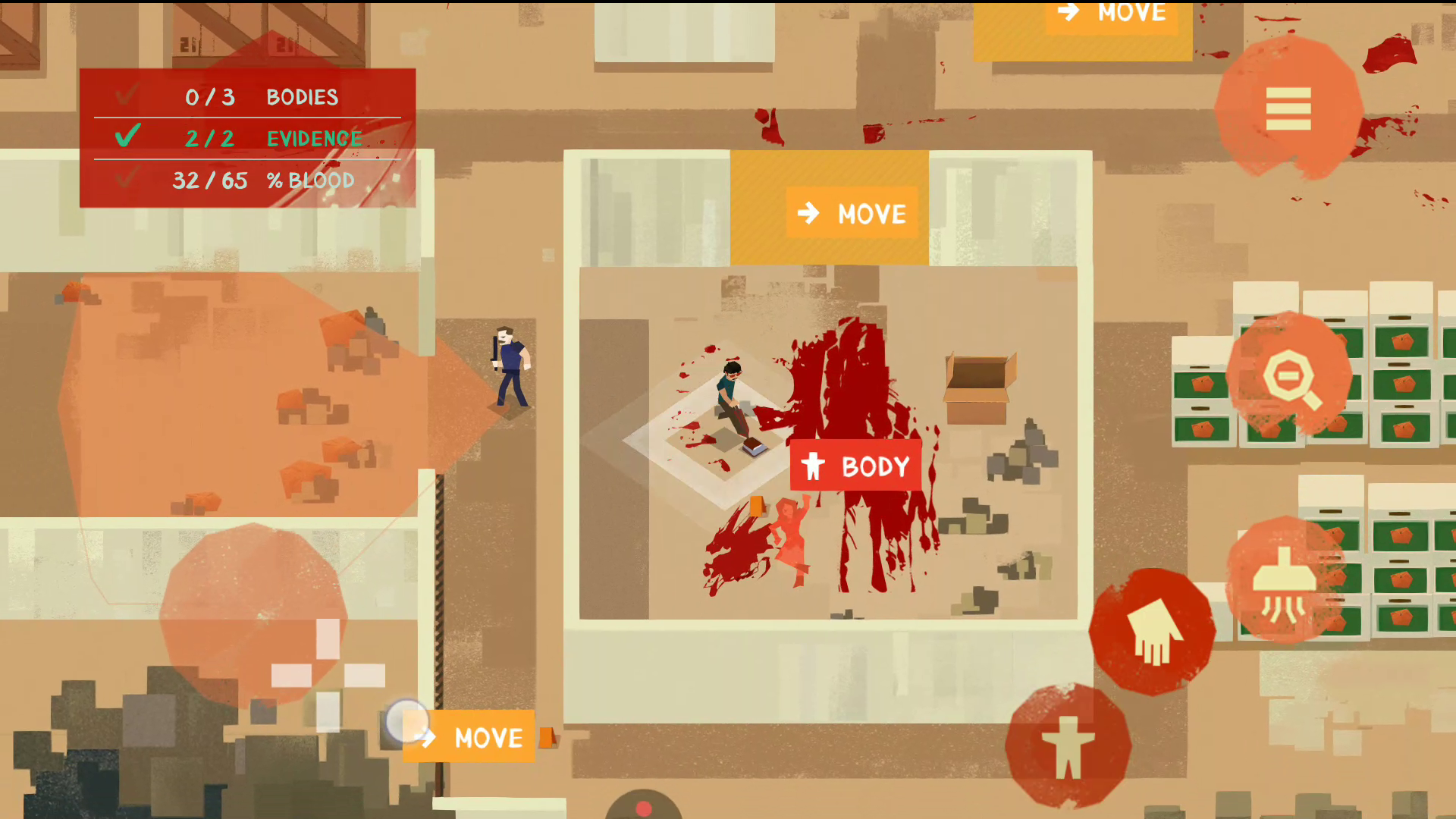The image size is (1456, 819).
Task: Toggle the check mark next to % BLOOD
Action: (x=125, y=180)
